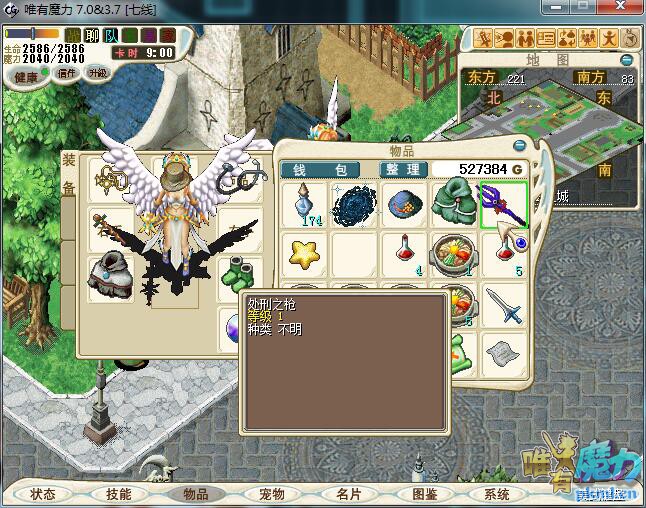Click the 健康 health status button
This screenshot has height=508, width=646.
click(25, 77)
